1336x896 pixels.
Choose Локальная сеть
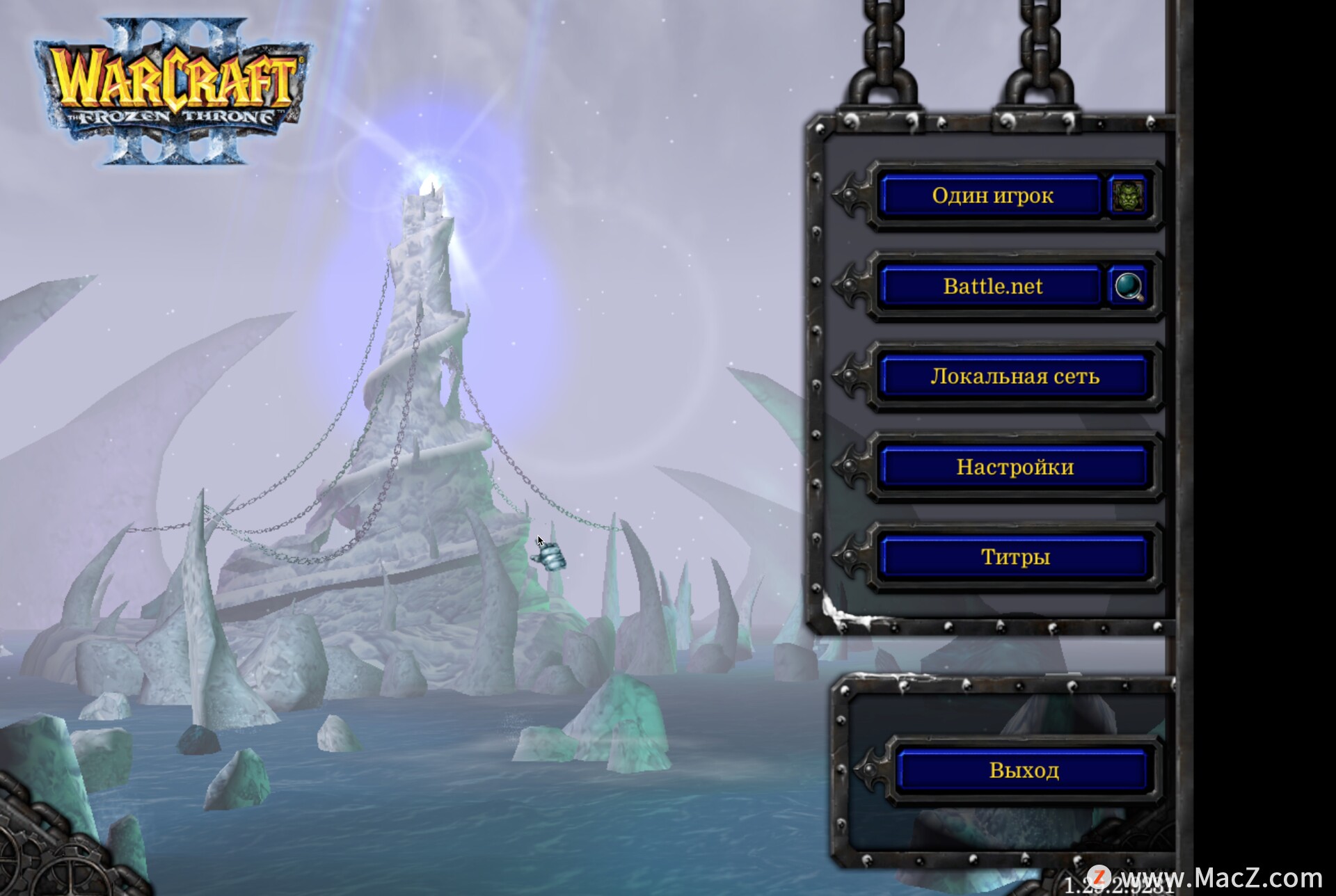coord(1014,376)
